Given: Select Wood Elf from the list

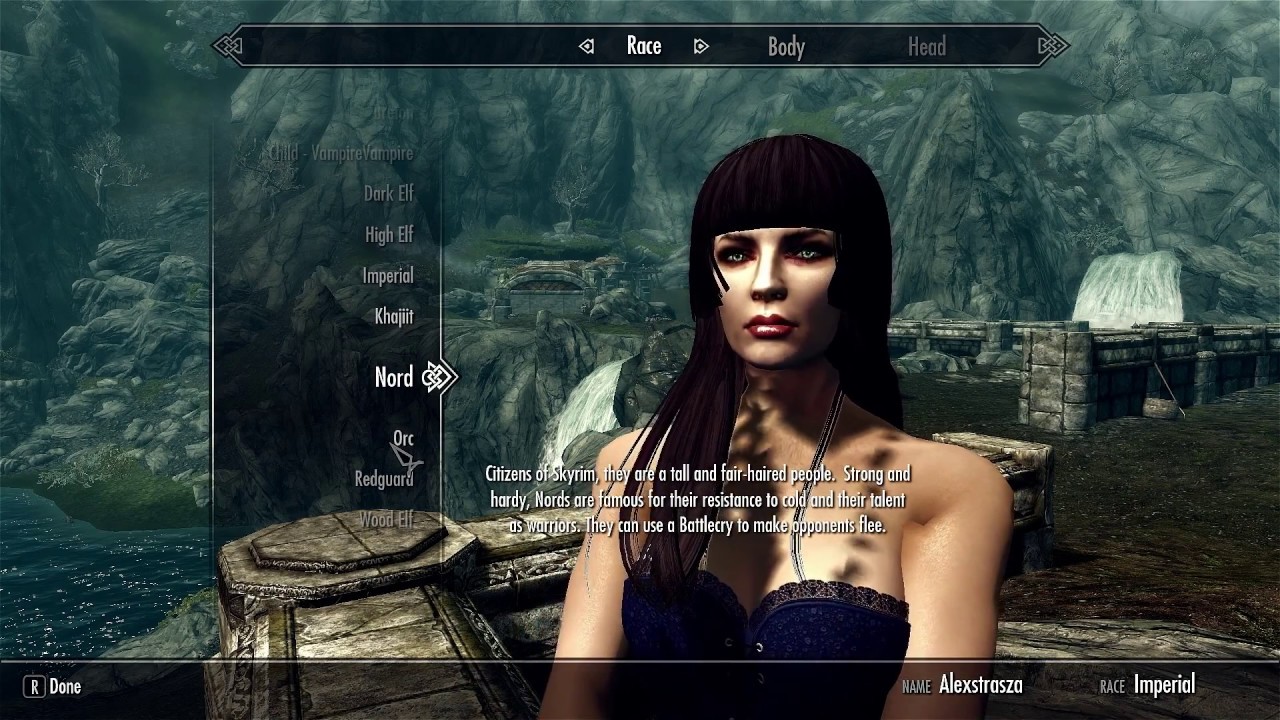Looking at the screenshot, I should tap(385, 520).
